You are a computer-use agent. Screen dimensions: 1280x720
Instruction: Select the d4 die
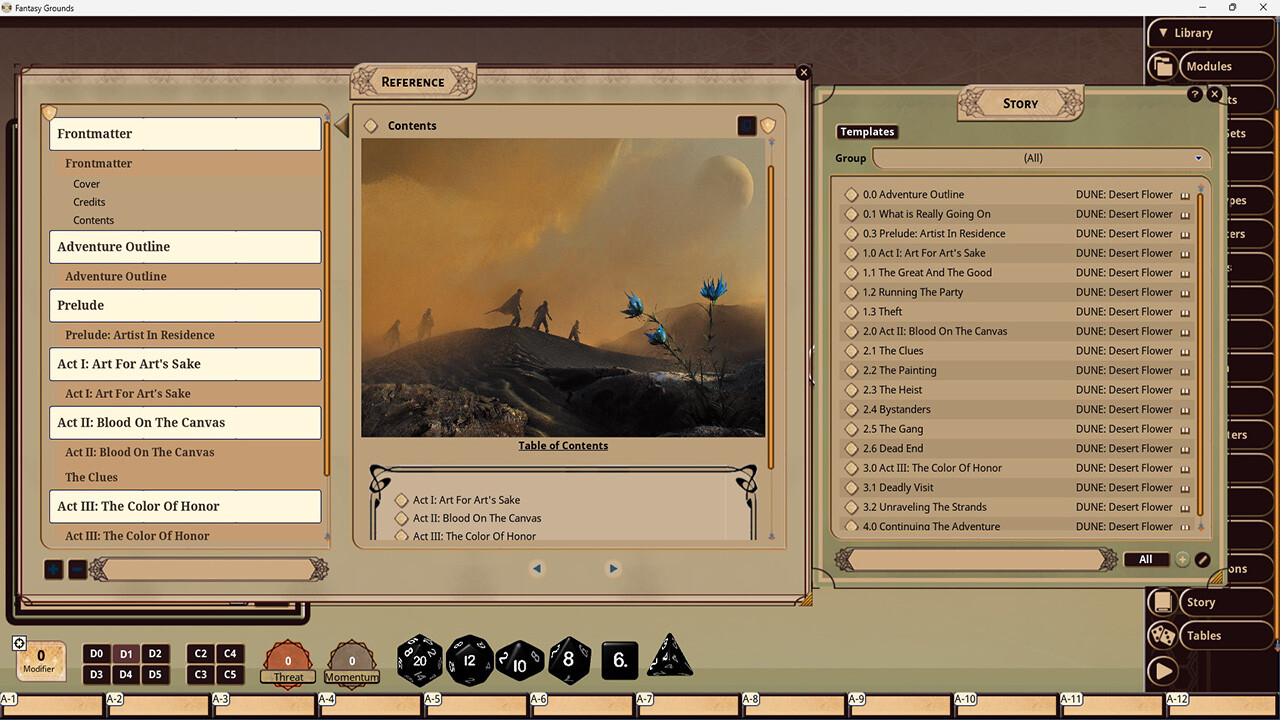[125, 674]
